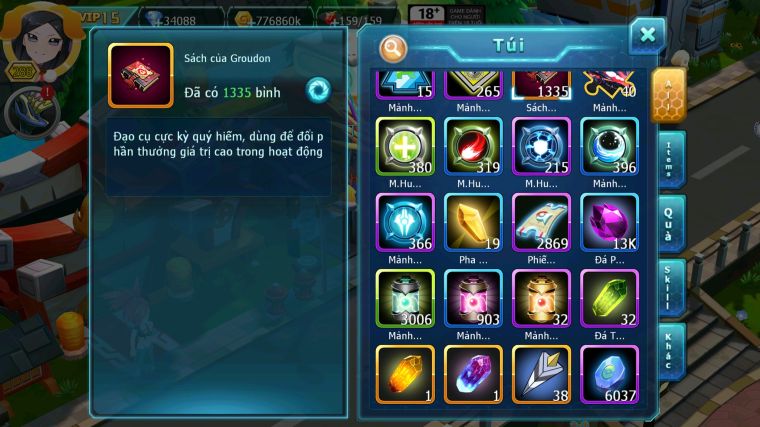
Task: Select the green plus item with 380
Action: pyautogui.click(x=405, y=146)
